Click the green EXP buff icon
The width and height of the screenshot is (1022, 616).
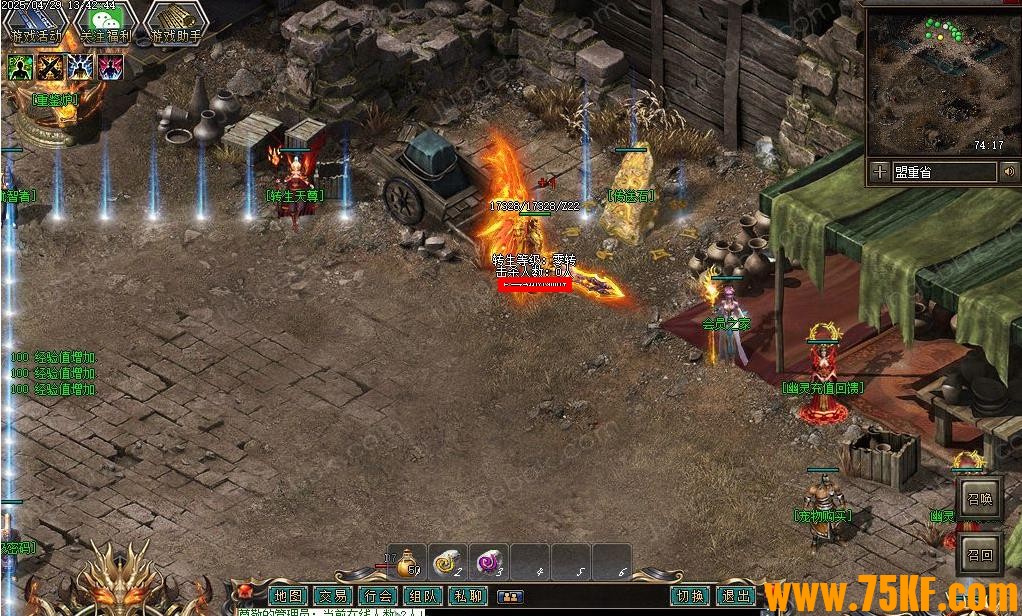point(20,67)
